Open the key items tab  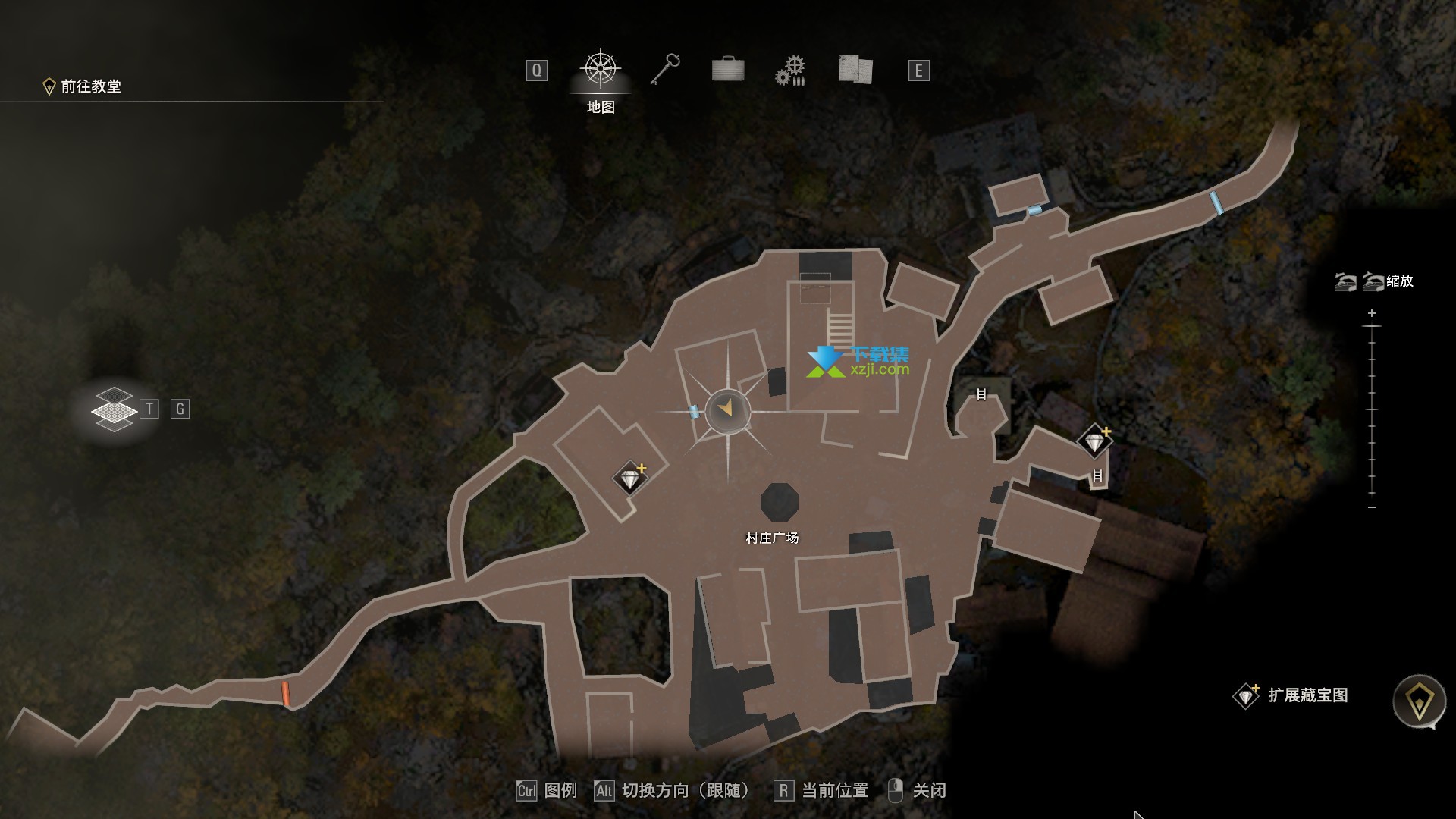tap(665, 70)
